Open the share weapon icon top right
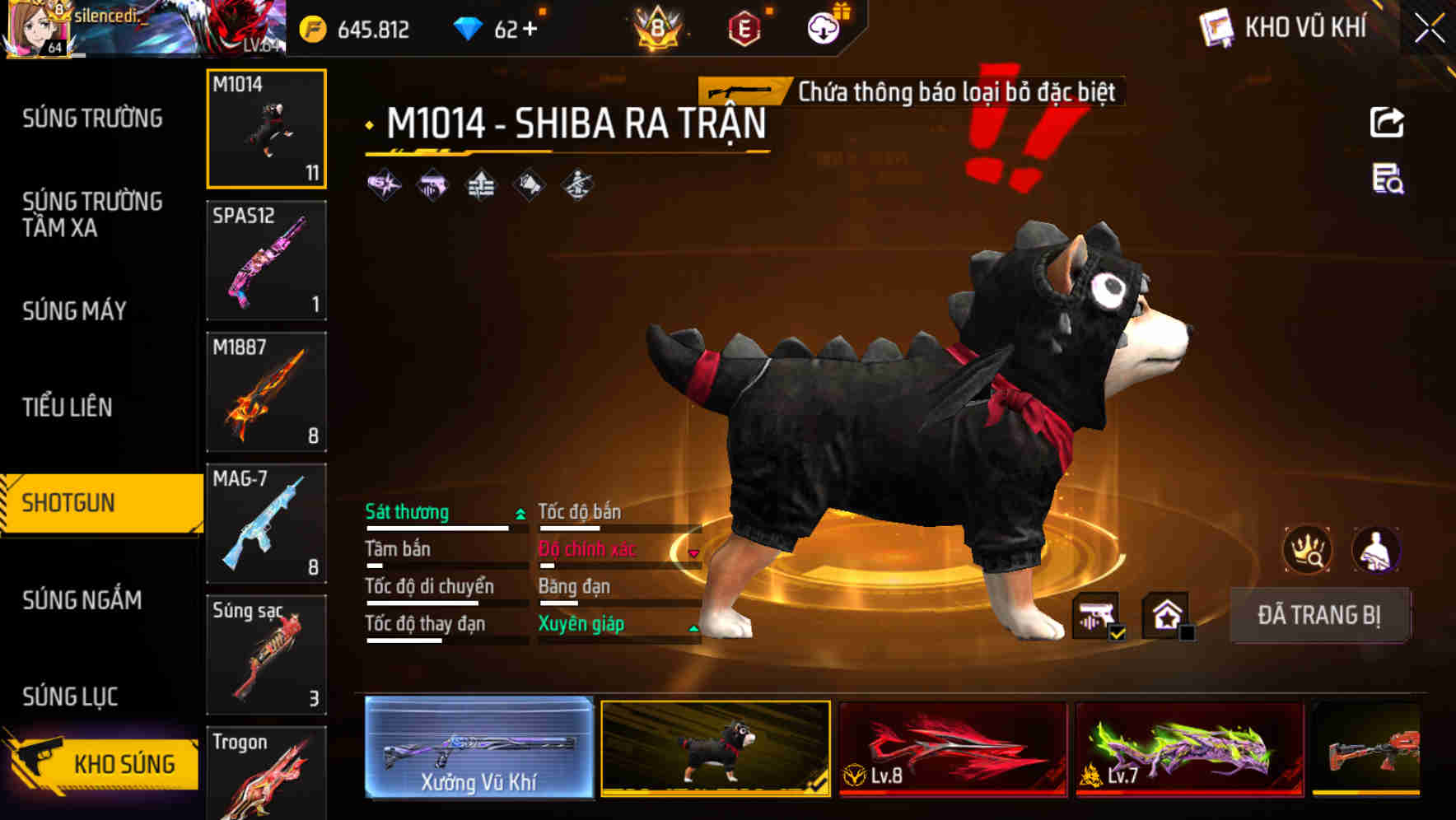1456x820 pixels. pyautogui.click(x=1387, y=122)
